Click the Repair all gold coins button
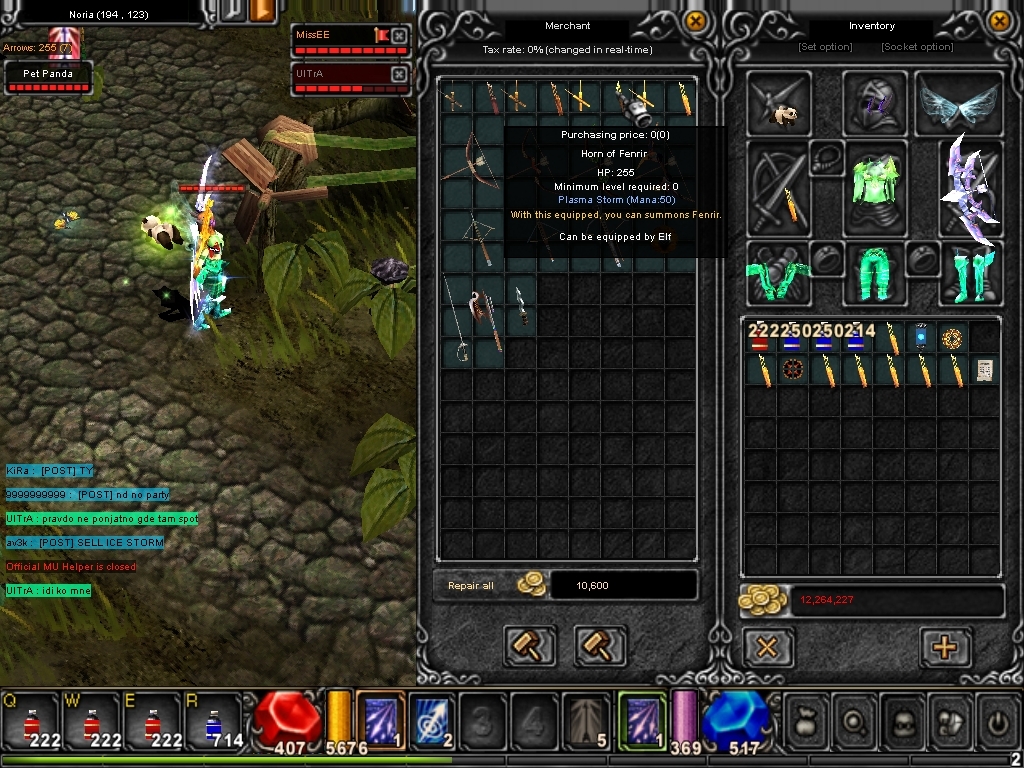The width and height of the screenshot is (1024, 768). pyautogui.click(x=531, y=585)
